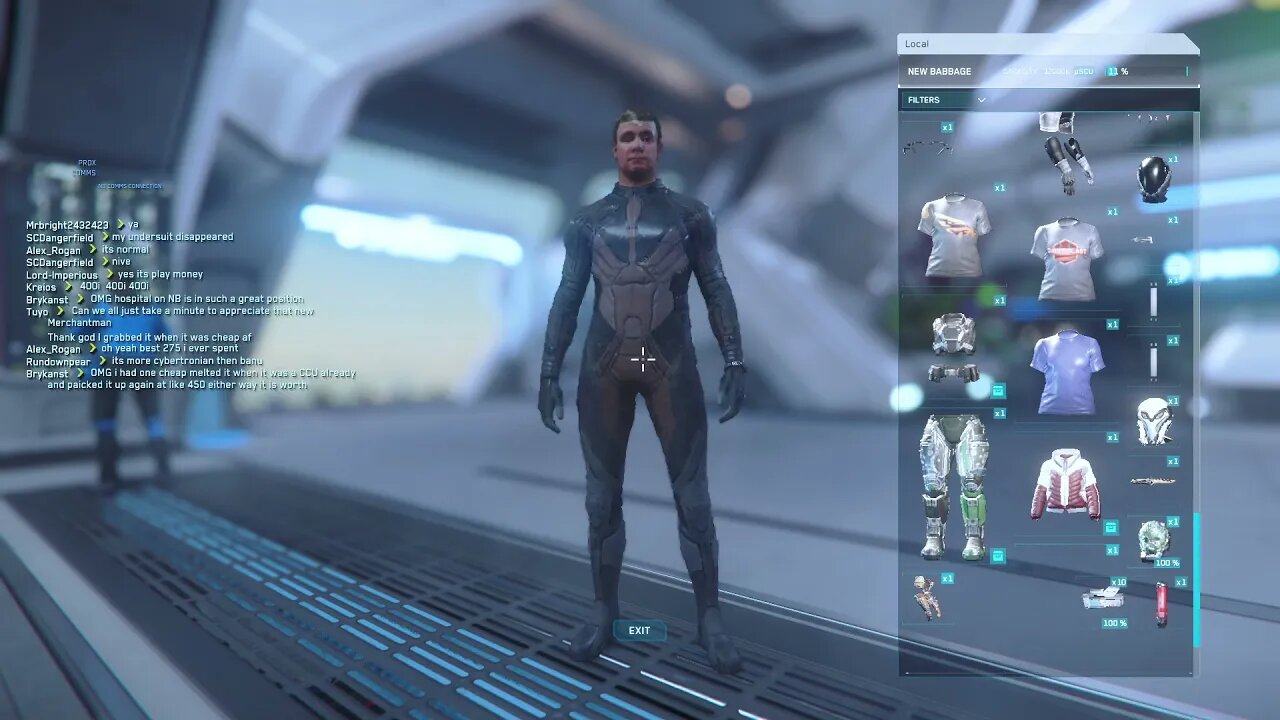Select the plain purple t-shirt
The height and width of the screenshot is (720, 1280).
point(1067,371)
